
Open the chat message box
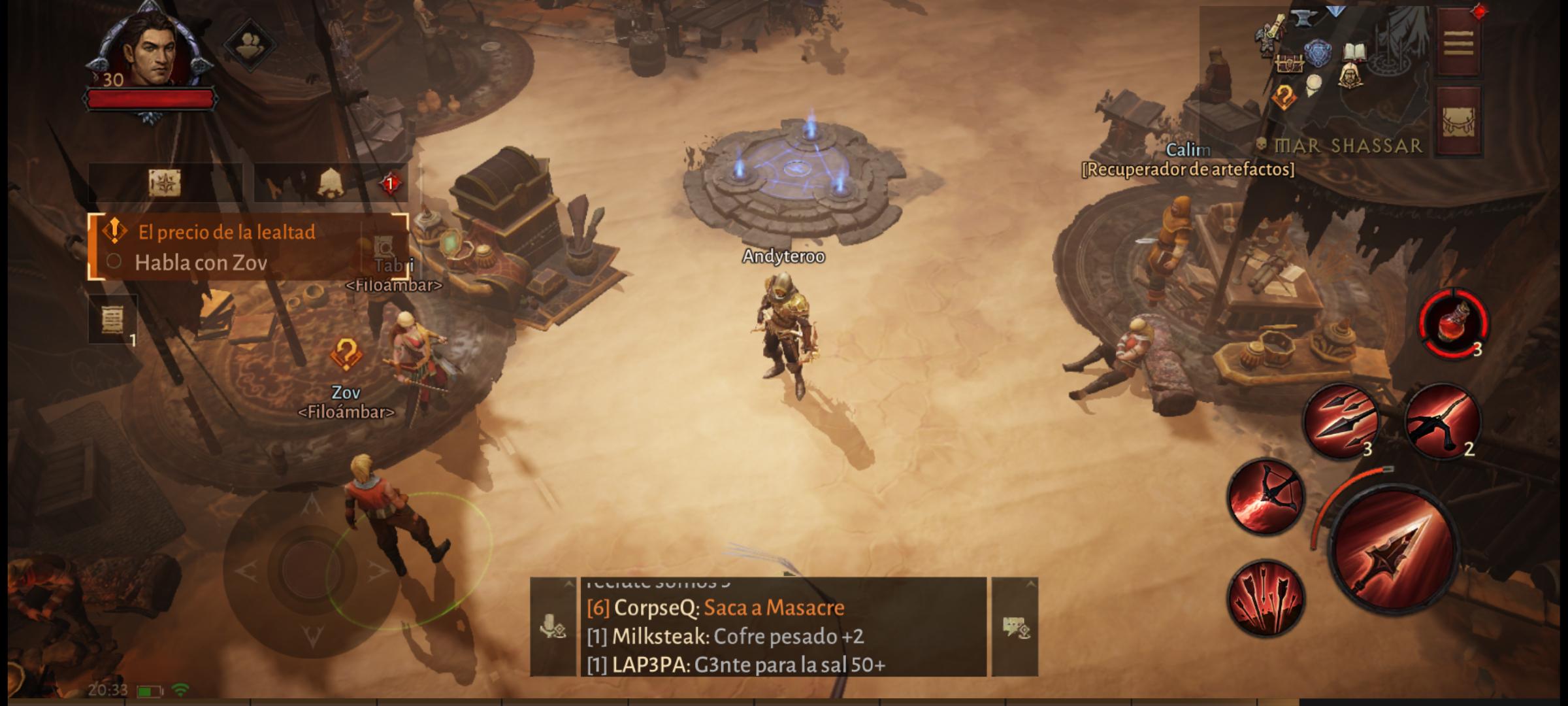[x=783, y=626]
